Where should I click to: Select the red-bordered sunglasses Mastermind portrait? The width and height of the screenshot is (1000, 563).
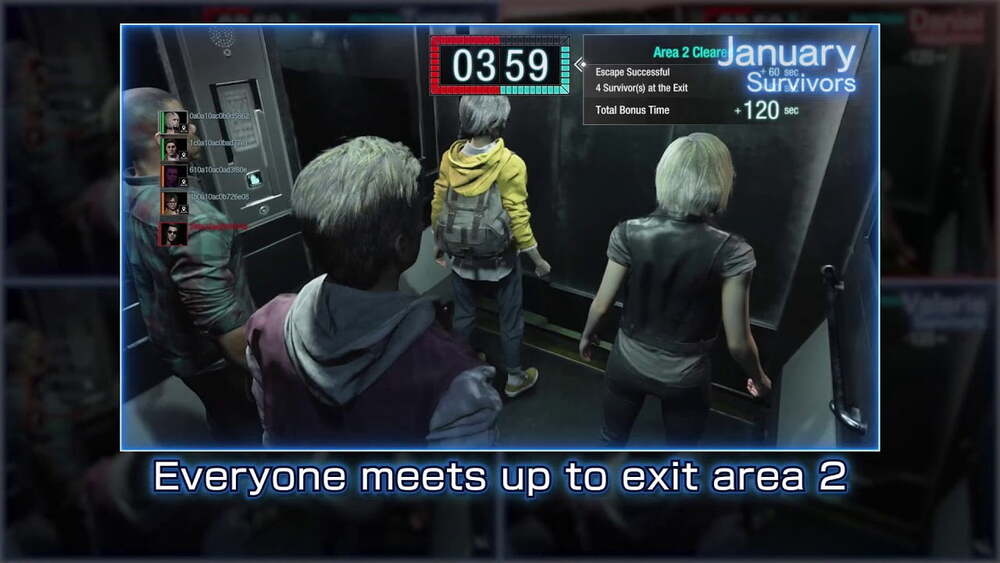pos(173,233)
